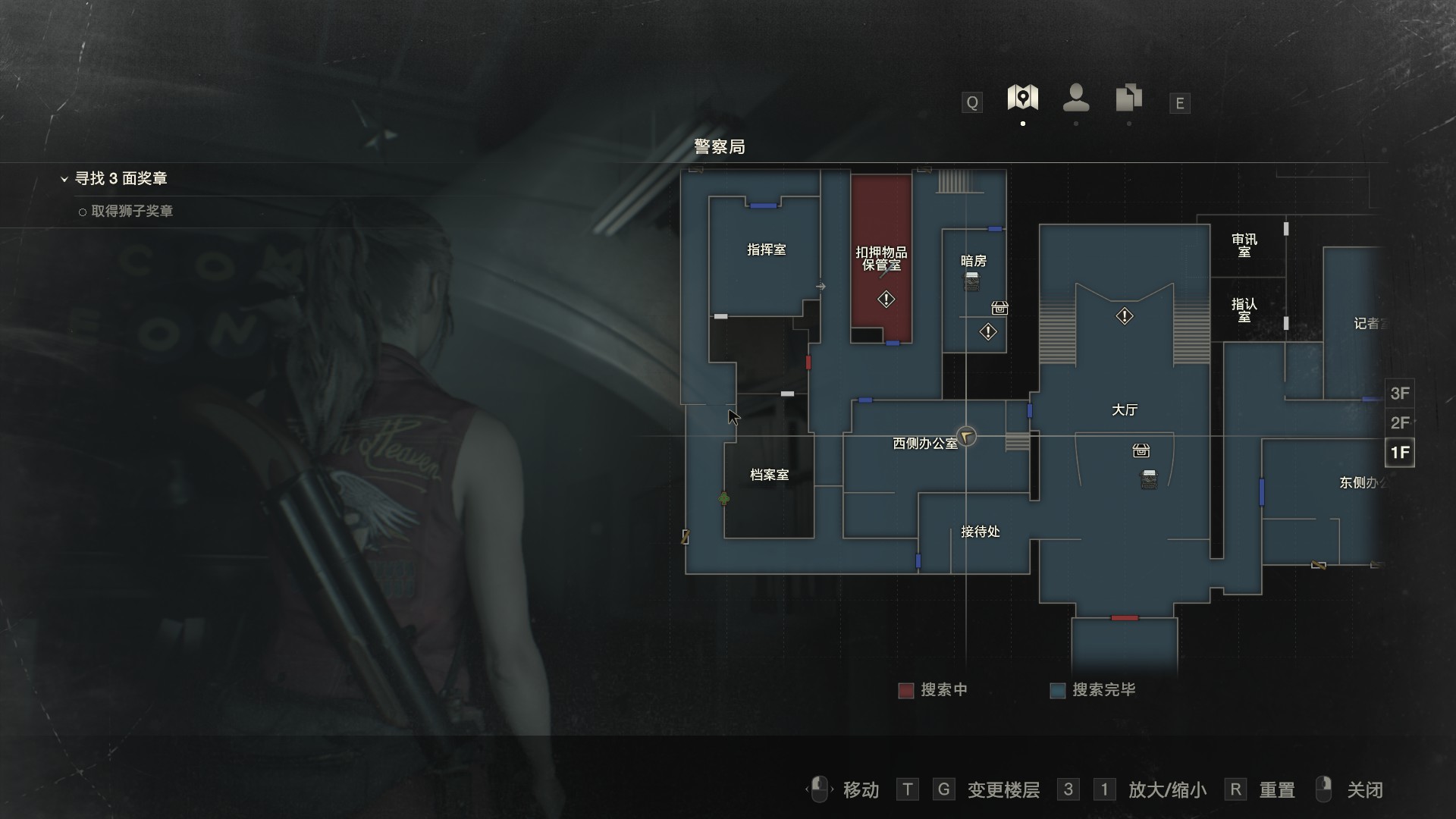
Task: Select the alert marker in 暗房
Action: click(987, 331)
